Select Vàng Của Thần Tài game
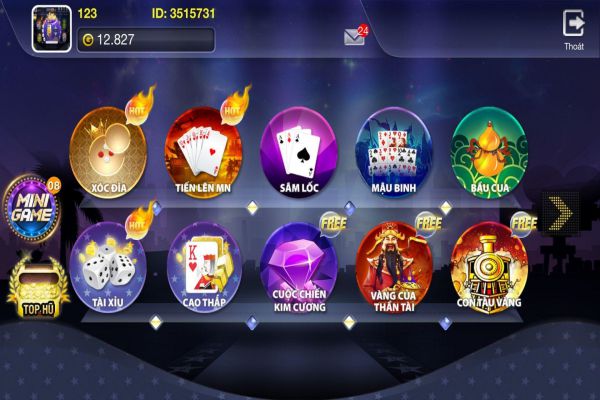The width and height of the screenshot is (600, 400). coord(395,262)
